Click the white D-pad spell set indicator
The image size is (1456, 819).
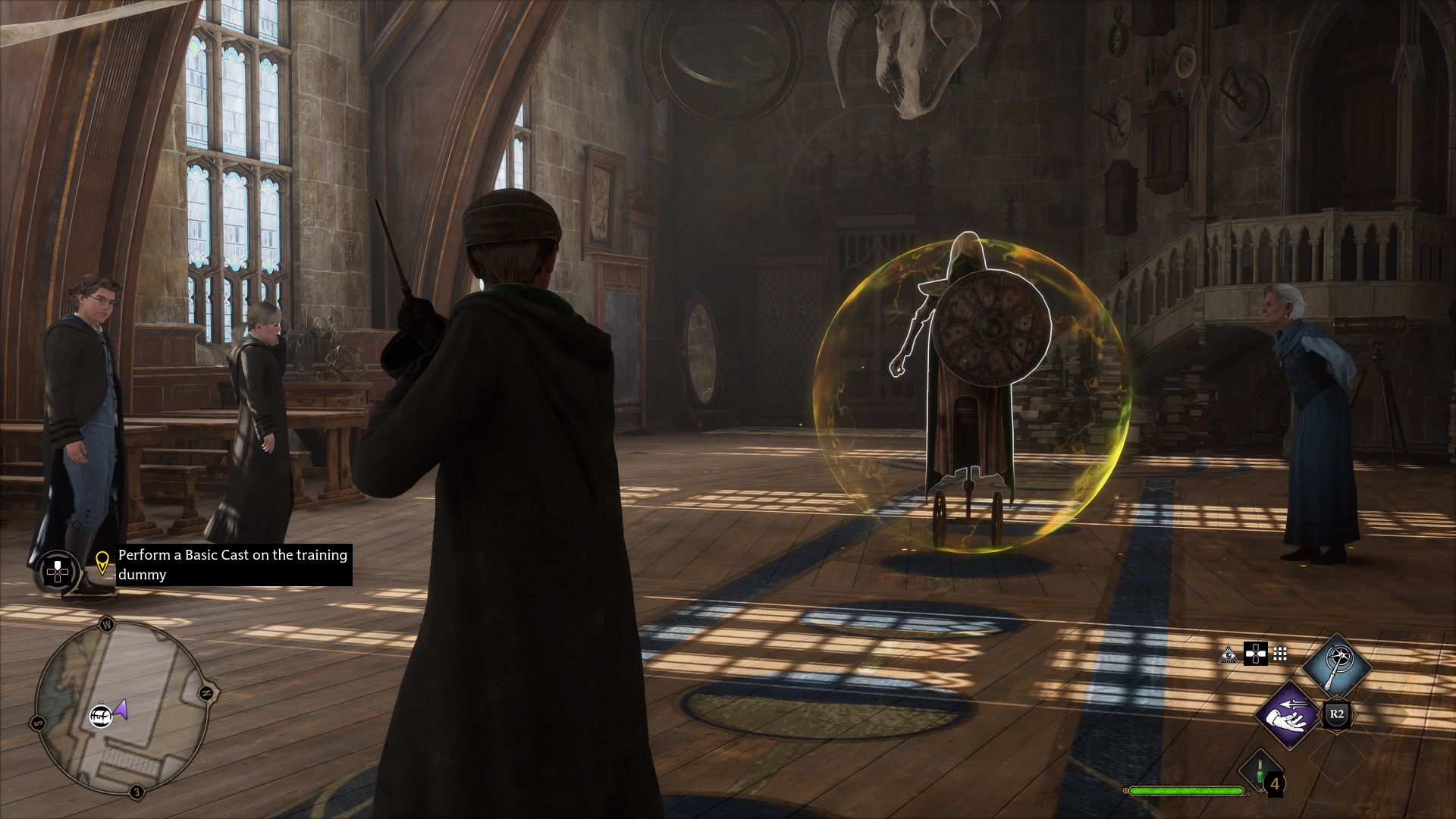(x=1256, y=654)
